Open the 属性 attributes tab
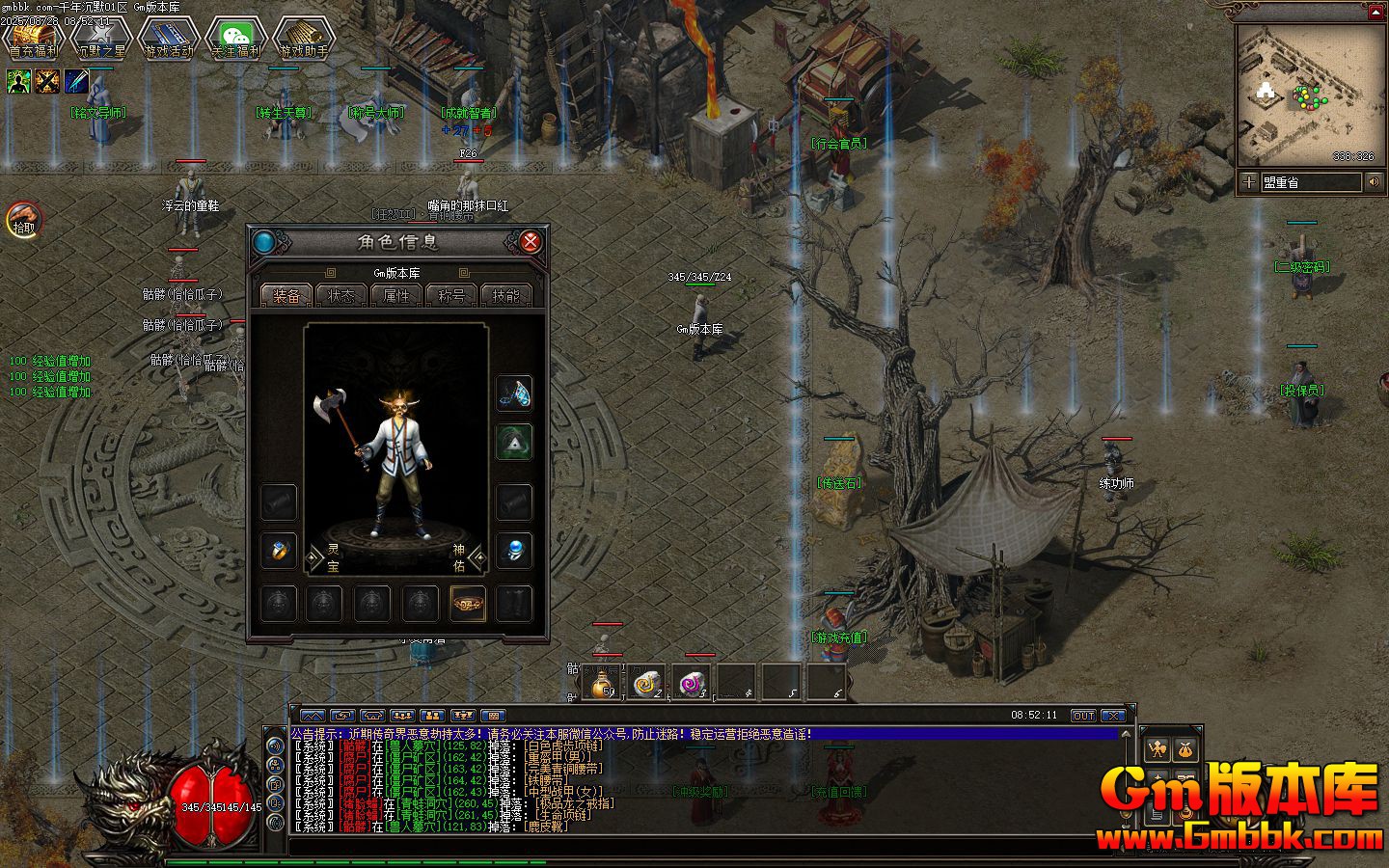Screen dimensions: 1389x868 396,296
